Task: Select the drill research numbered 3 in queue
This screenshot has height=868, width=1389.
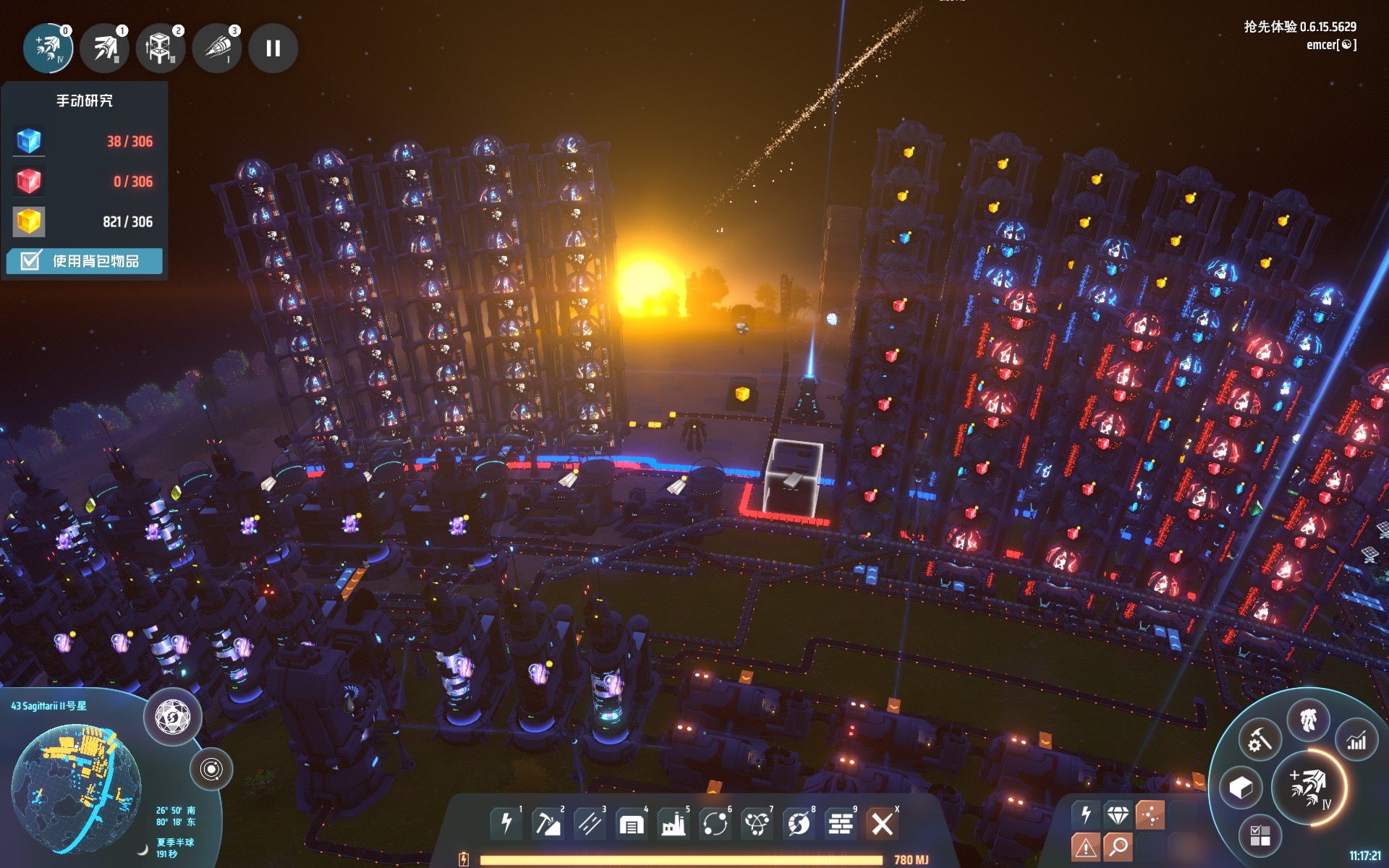Action: tap(216, 48)
